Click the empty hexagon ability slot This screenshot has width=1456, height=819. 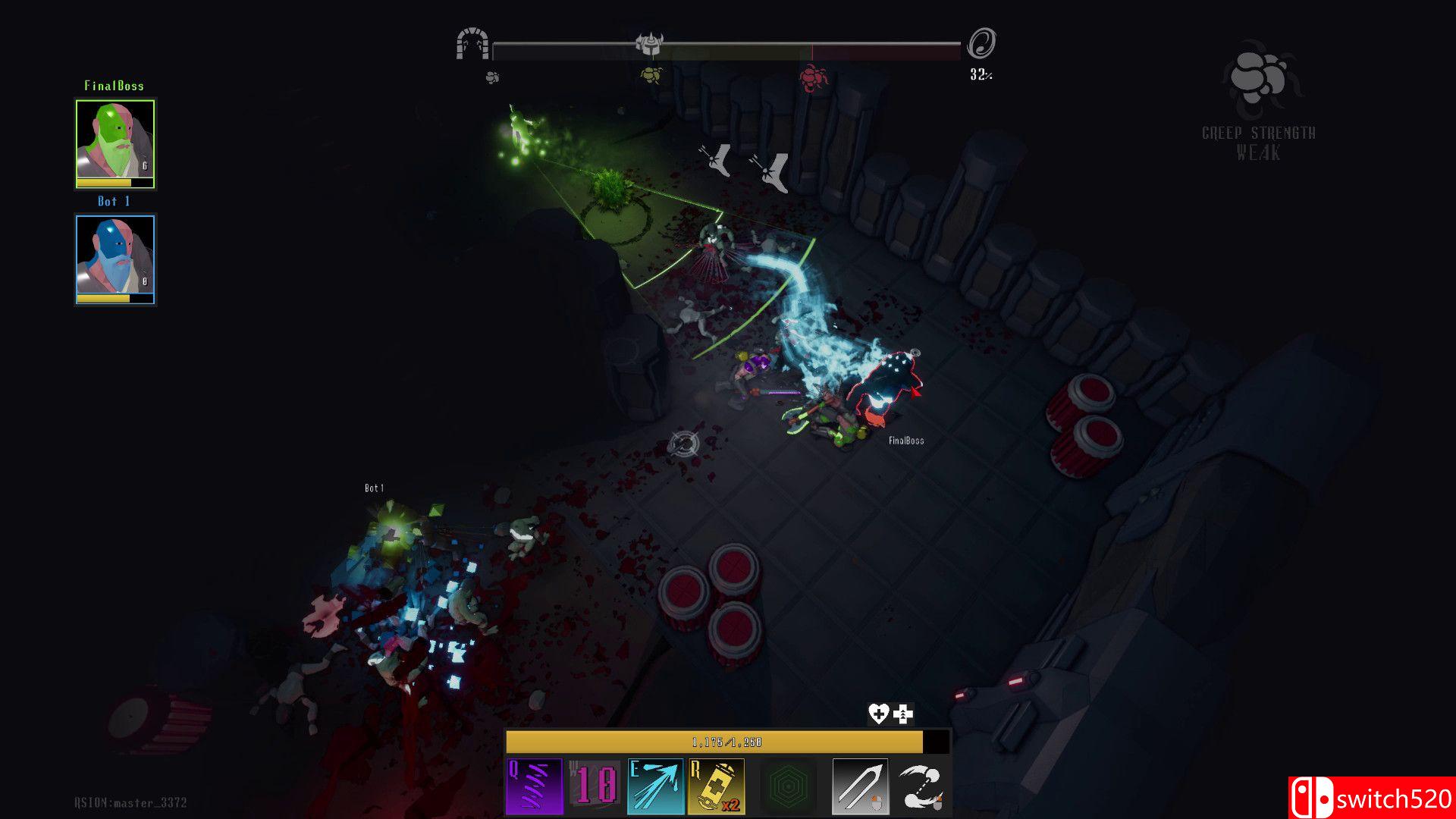[789, 785]
